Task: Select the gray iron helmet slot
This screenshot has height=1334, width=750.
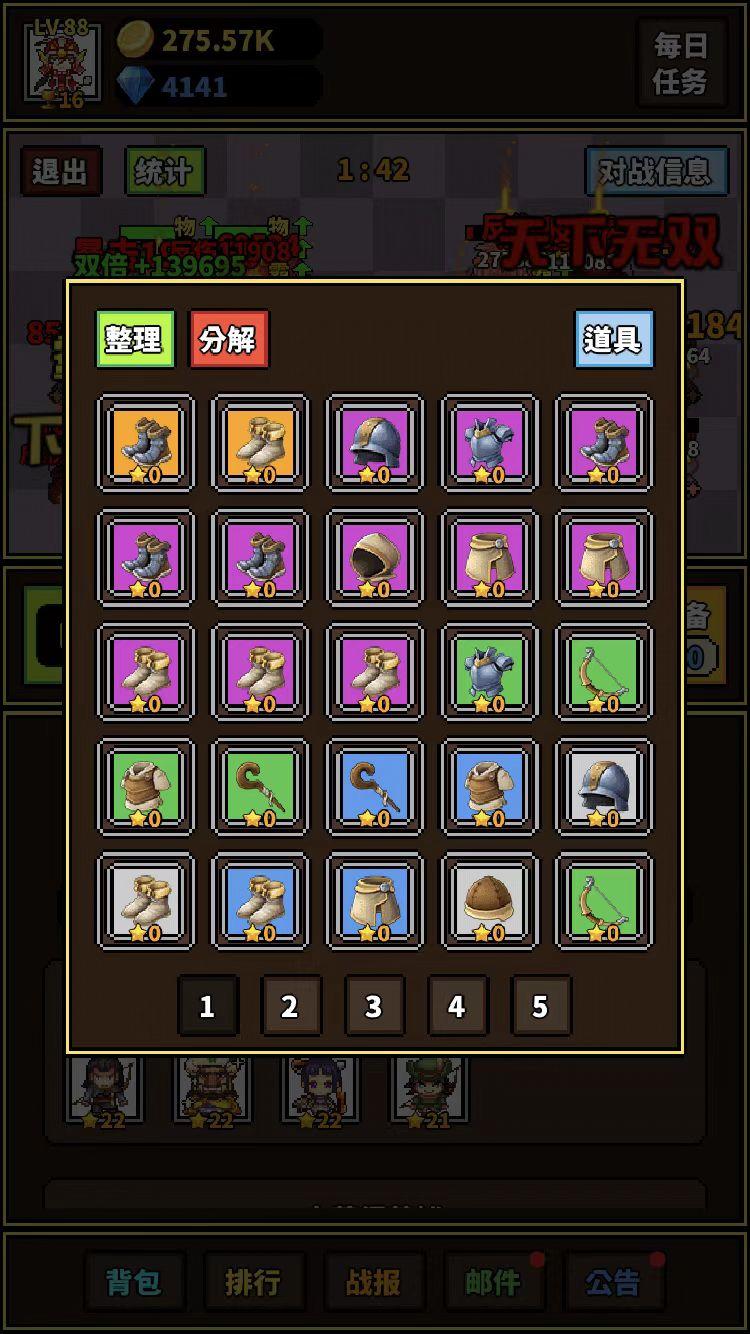Action: coord(604,787)
